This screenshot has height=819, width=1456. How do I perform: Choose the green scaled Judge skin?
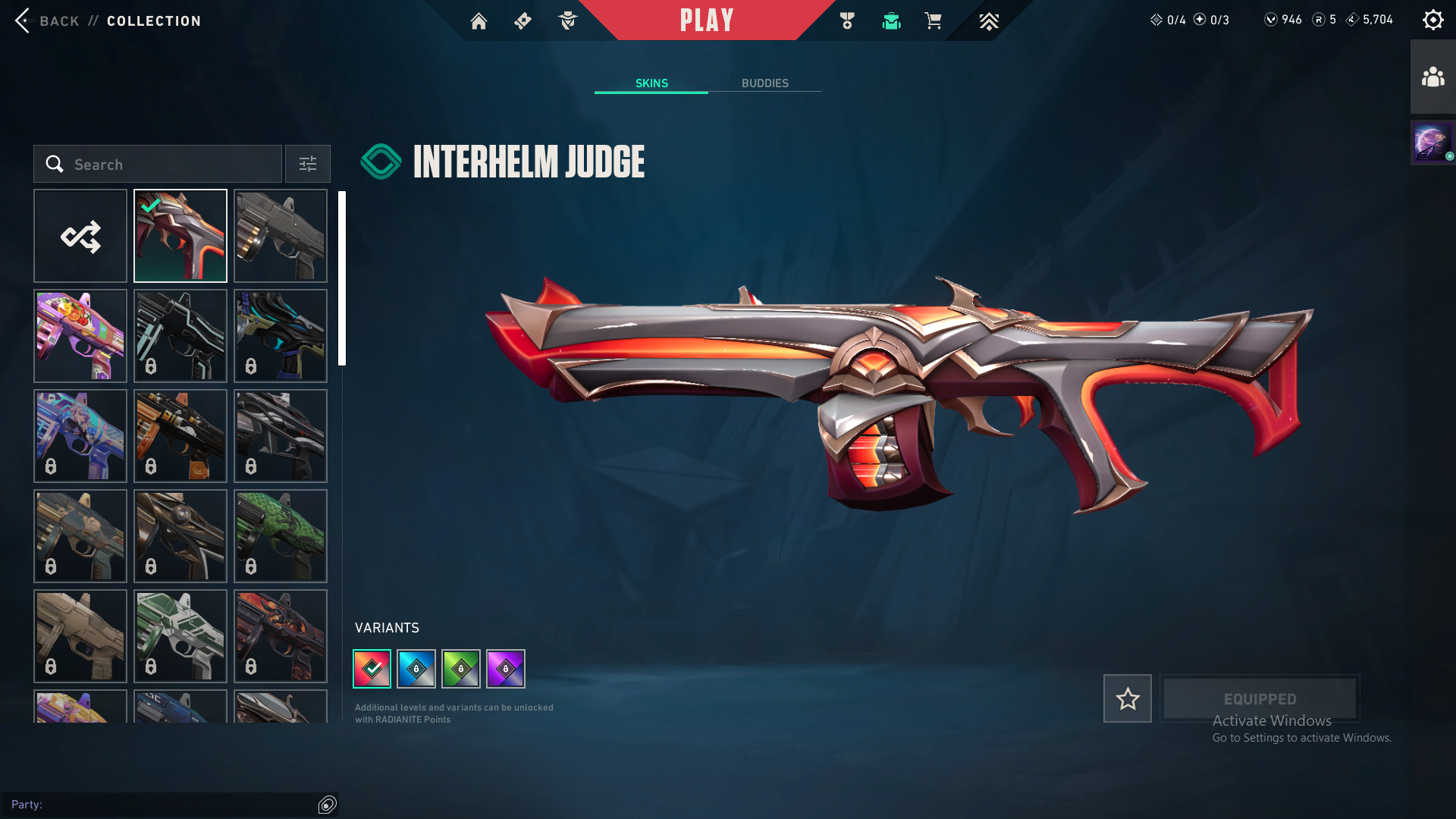(281, 536)
